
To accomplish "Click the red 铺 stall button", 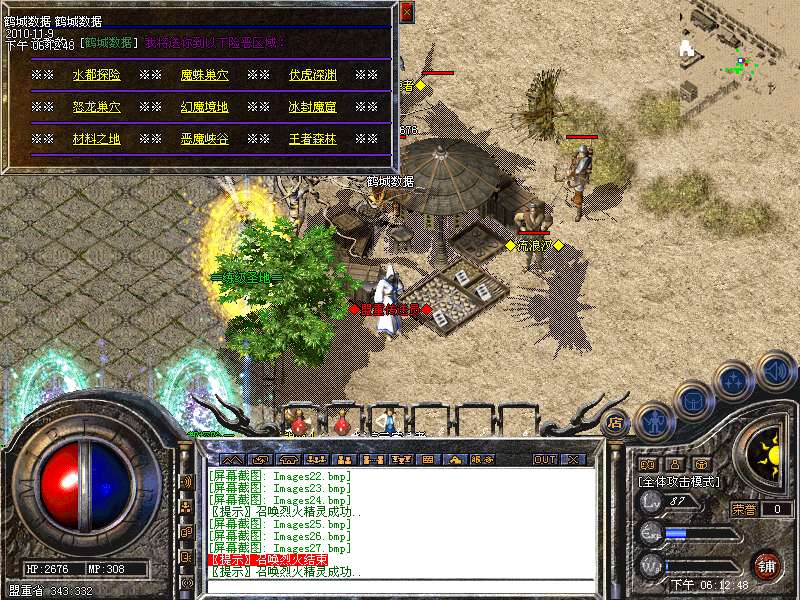I will coord(766,565).
